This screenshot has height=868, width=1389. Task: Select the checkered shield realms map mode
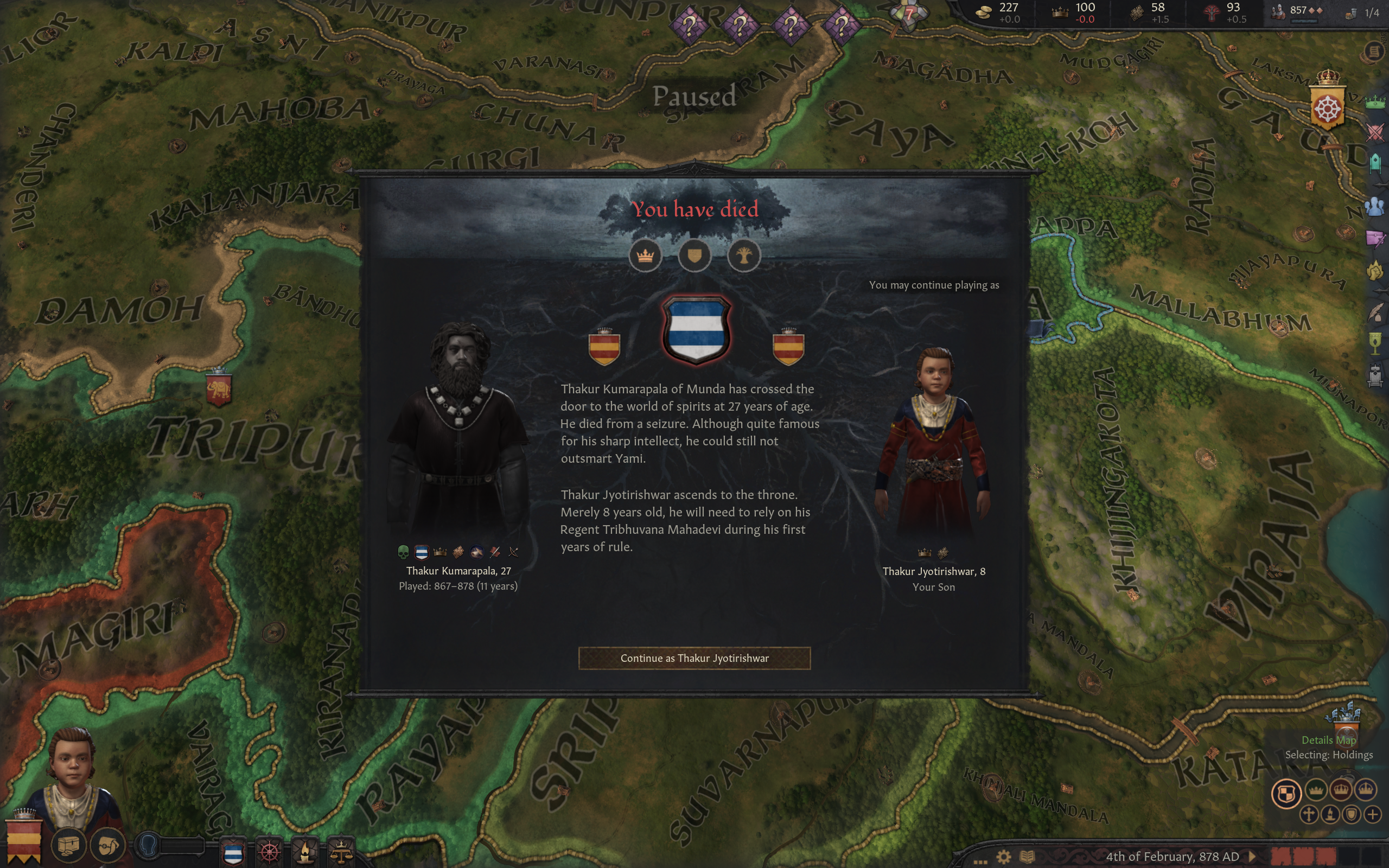(x=1286, y=793)
